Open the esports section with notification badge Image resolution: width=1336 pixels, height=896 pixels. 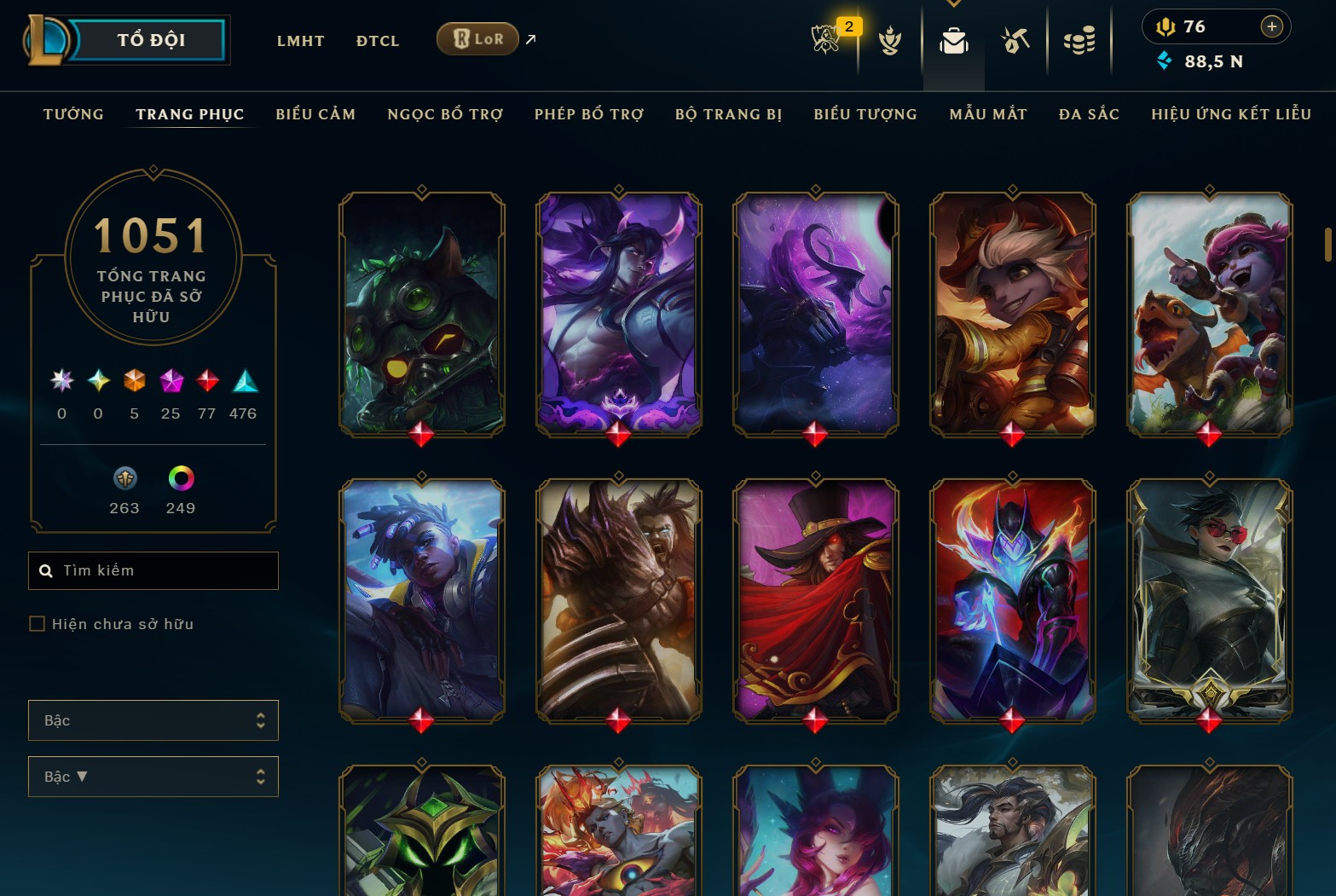click(x=824, y=40)
